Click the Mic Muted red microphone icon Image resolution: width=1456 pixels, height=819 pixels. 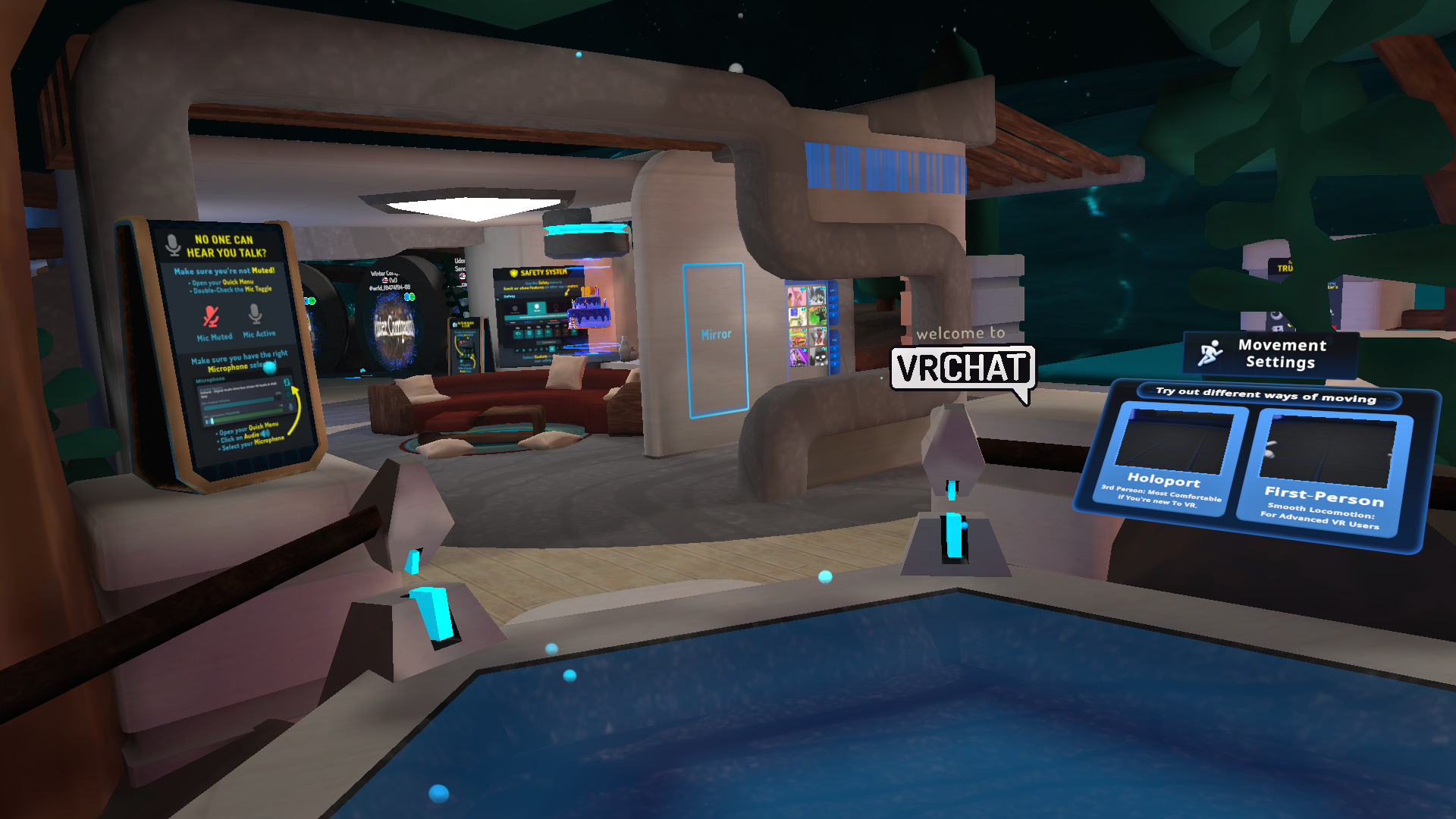pos(212,315)
